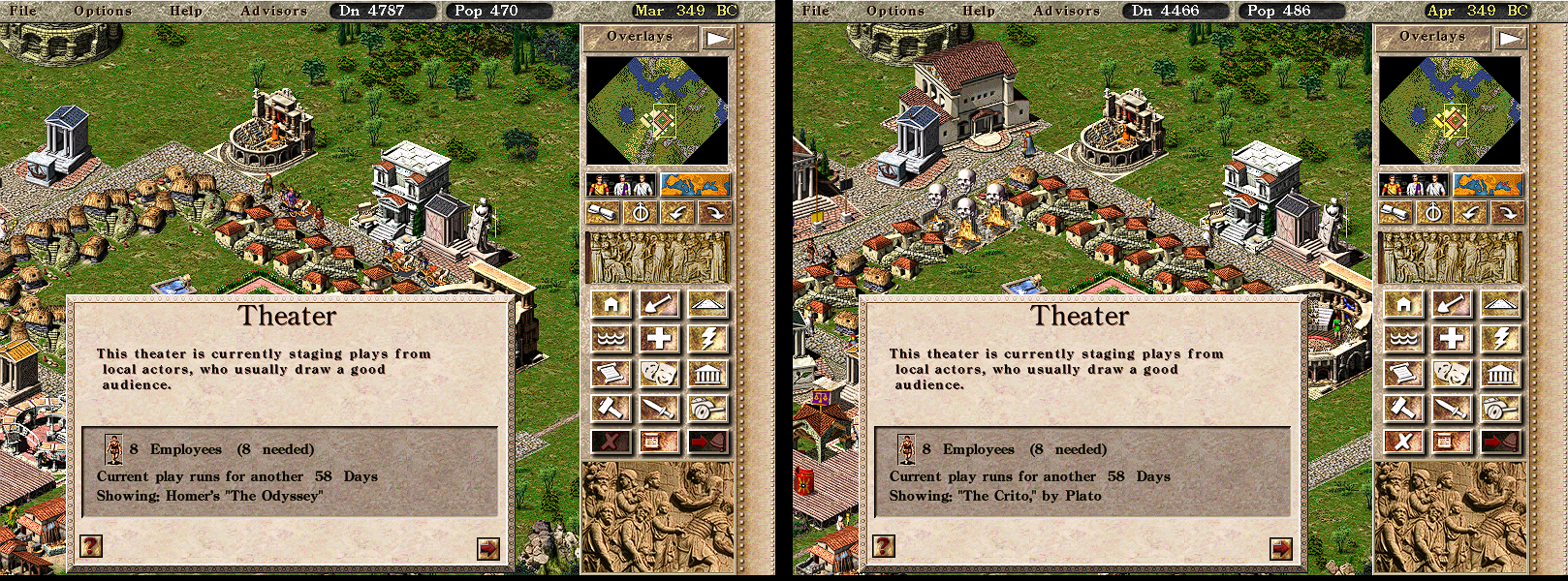
Task: Open help for the theater showing The Crito
Action: click(x=884, y=546)
